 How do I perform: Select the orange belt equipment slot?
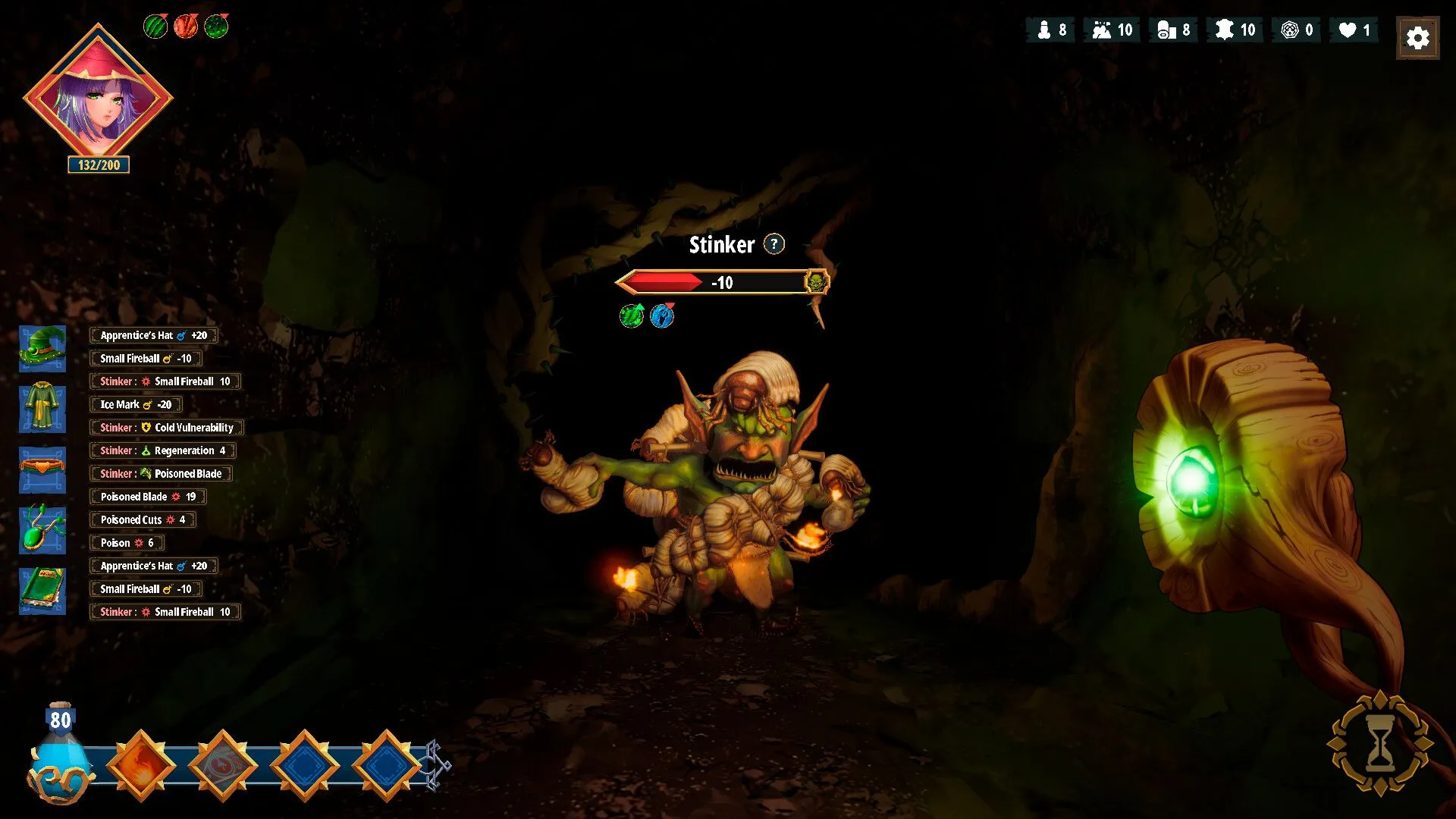click(42, 469)
